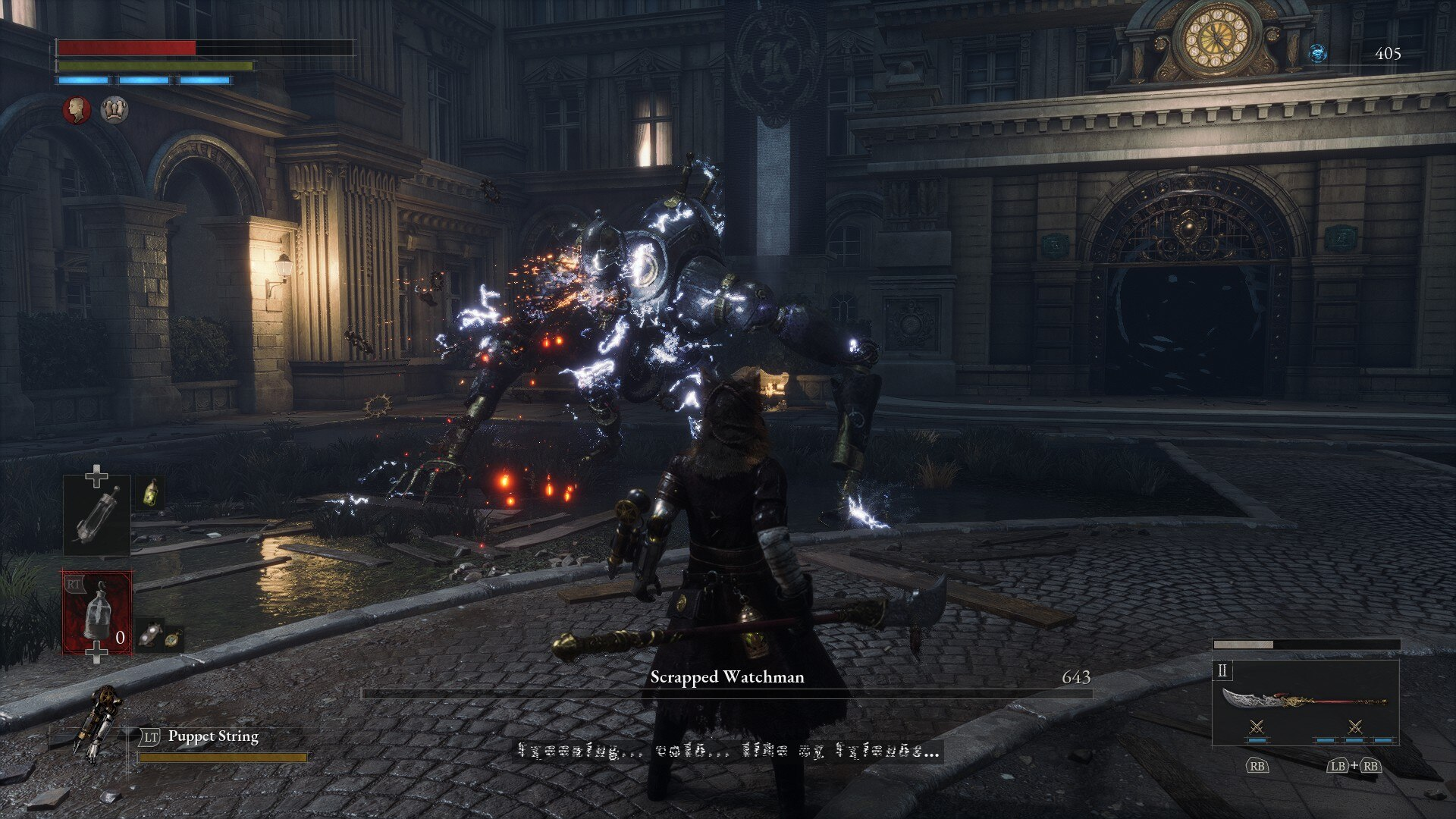The width and height of the screenshot is (1456, 819).
Task: Choose the small yellow lantern belt item
Action: [151, 493]
